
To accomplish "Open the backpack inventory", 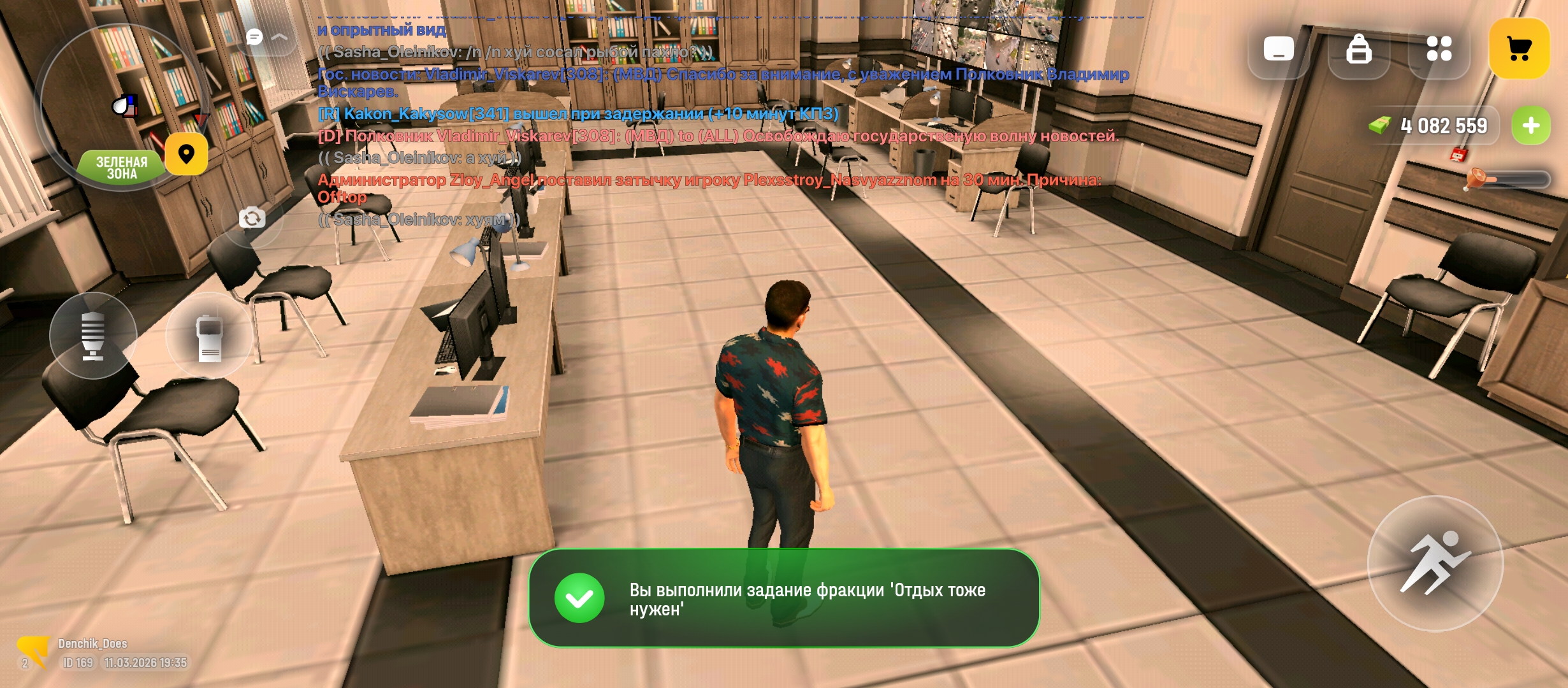I will 1358,48.
